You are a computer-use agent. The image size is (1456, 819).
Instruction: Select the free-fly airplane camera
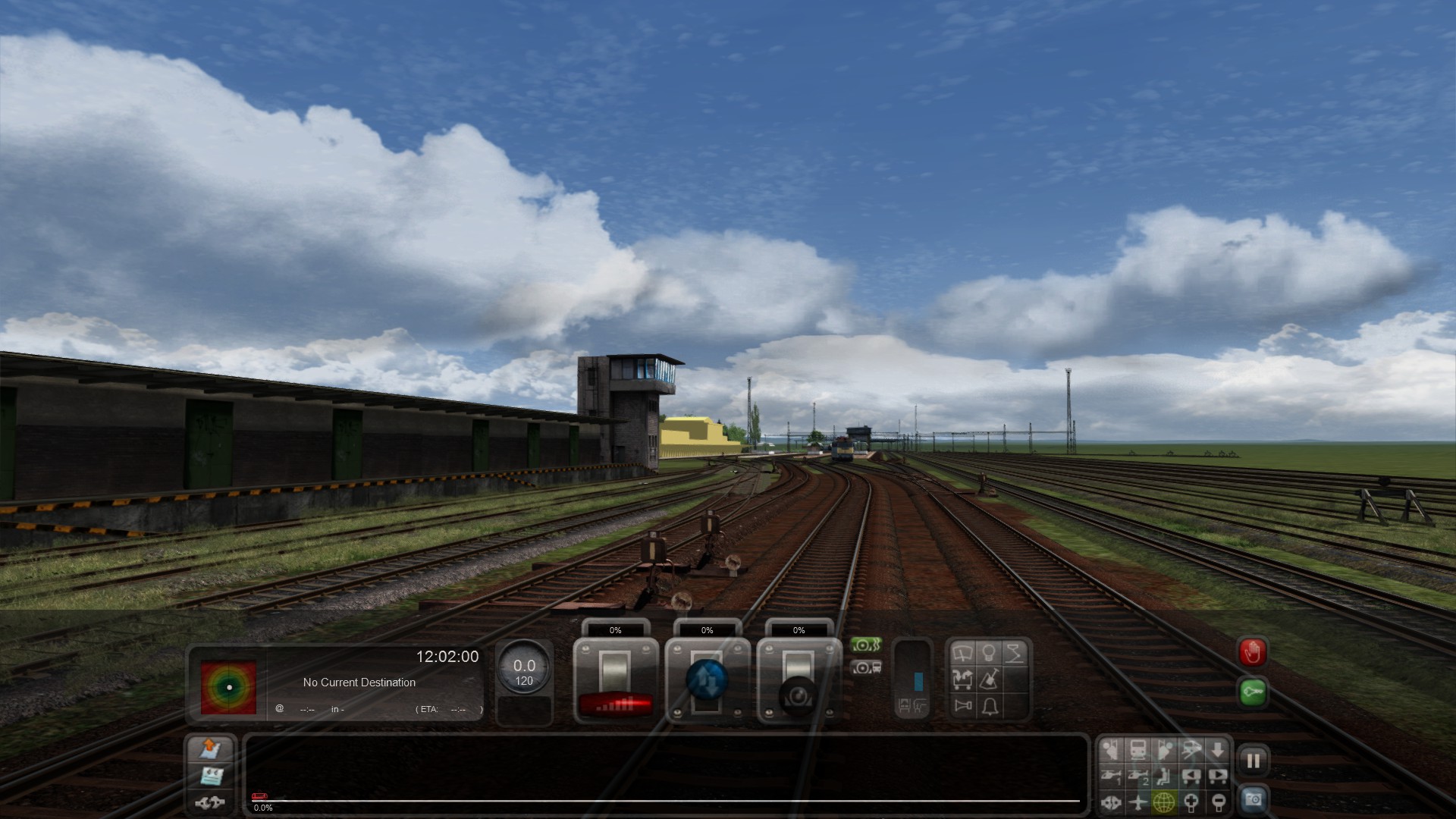[x=1137, y=802]
